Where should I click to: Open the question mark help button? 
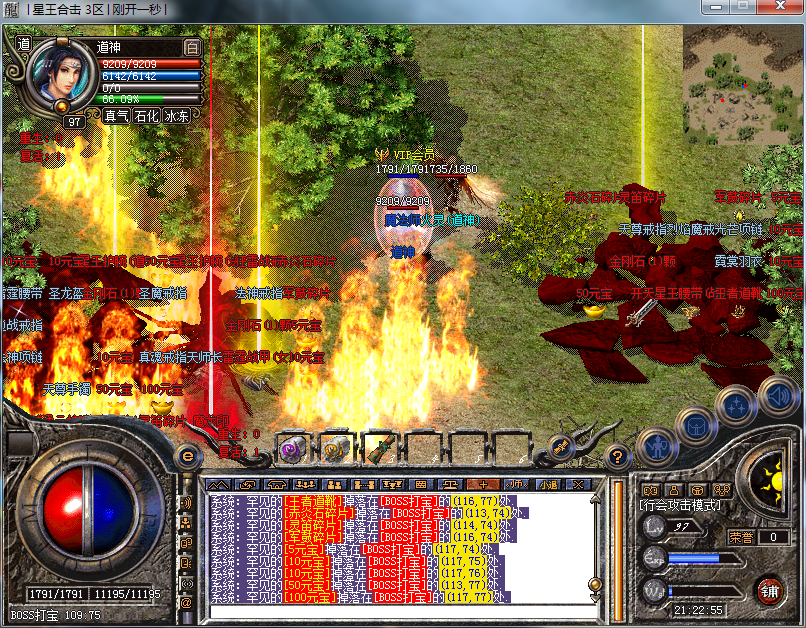point(619,455)
